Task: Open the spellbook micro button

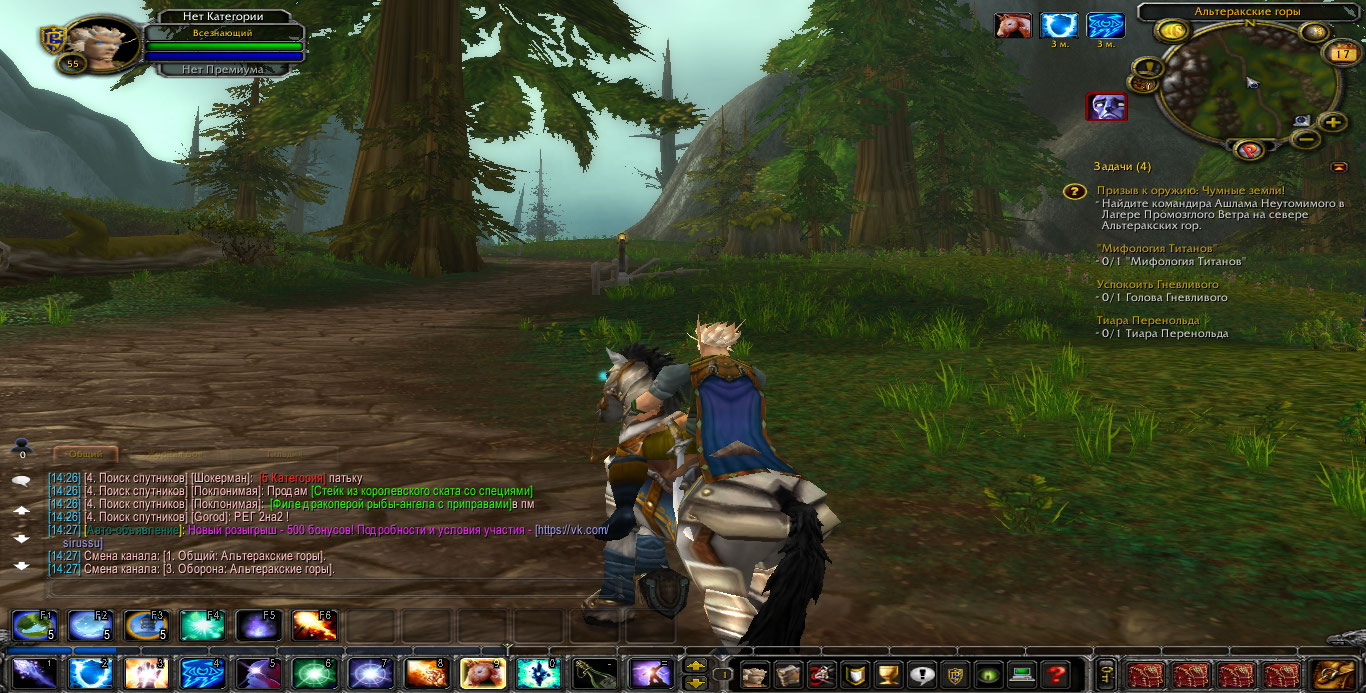Action: click(x=788, y=674)
